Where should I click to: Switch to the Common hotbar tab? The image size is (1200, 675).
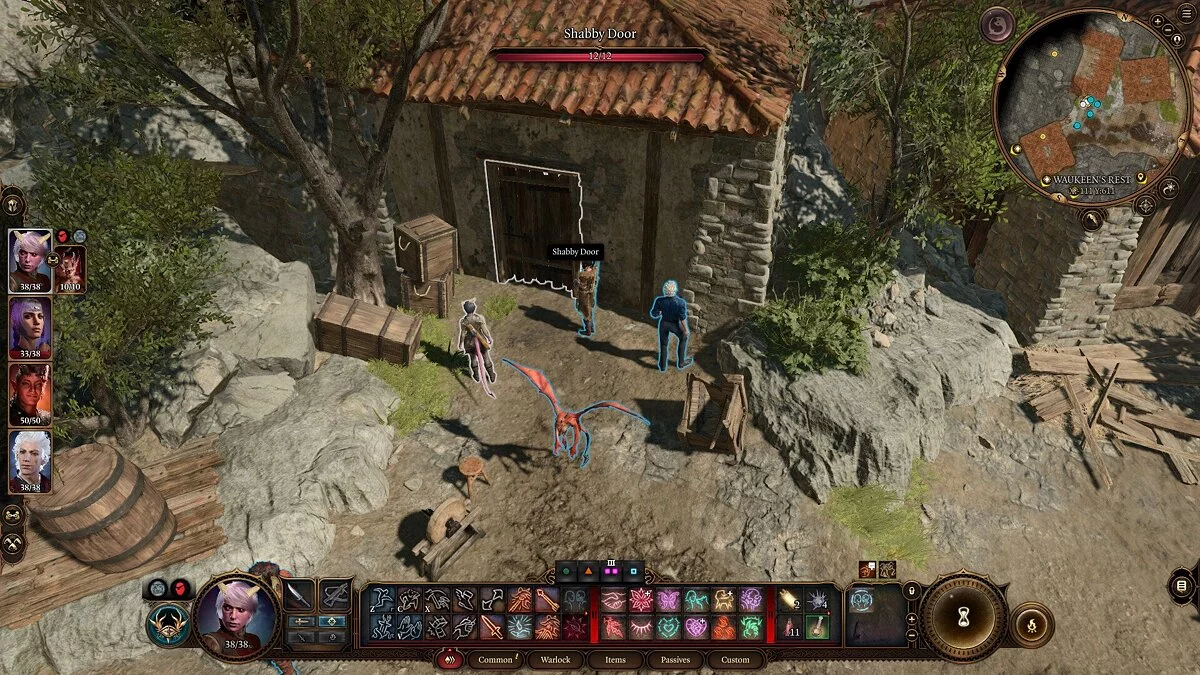coord(496,660)
